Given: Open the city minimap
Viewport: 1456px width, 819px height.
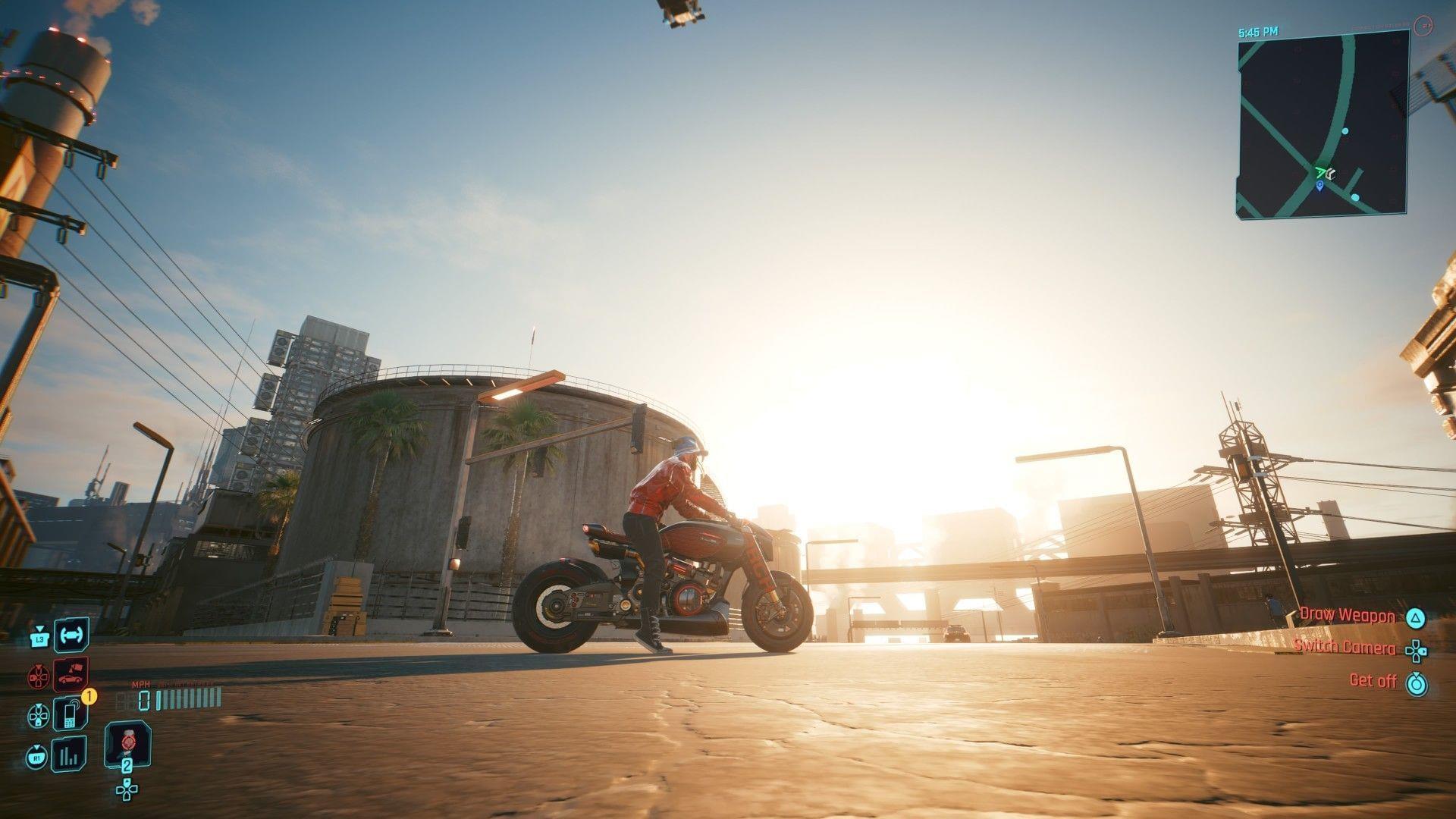Looking at the screenshot, I should tap(1323, 130).
